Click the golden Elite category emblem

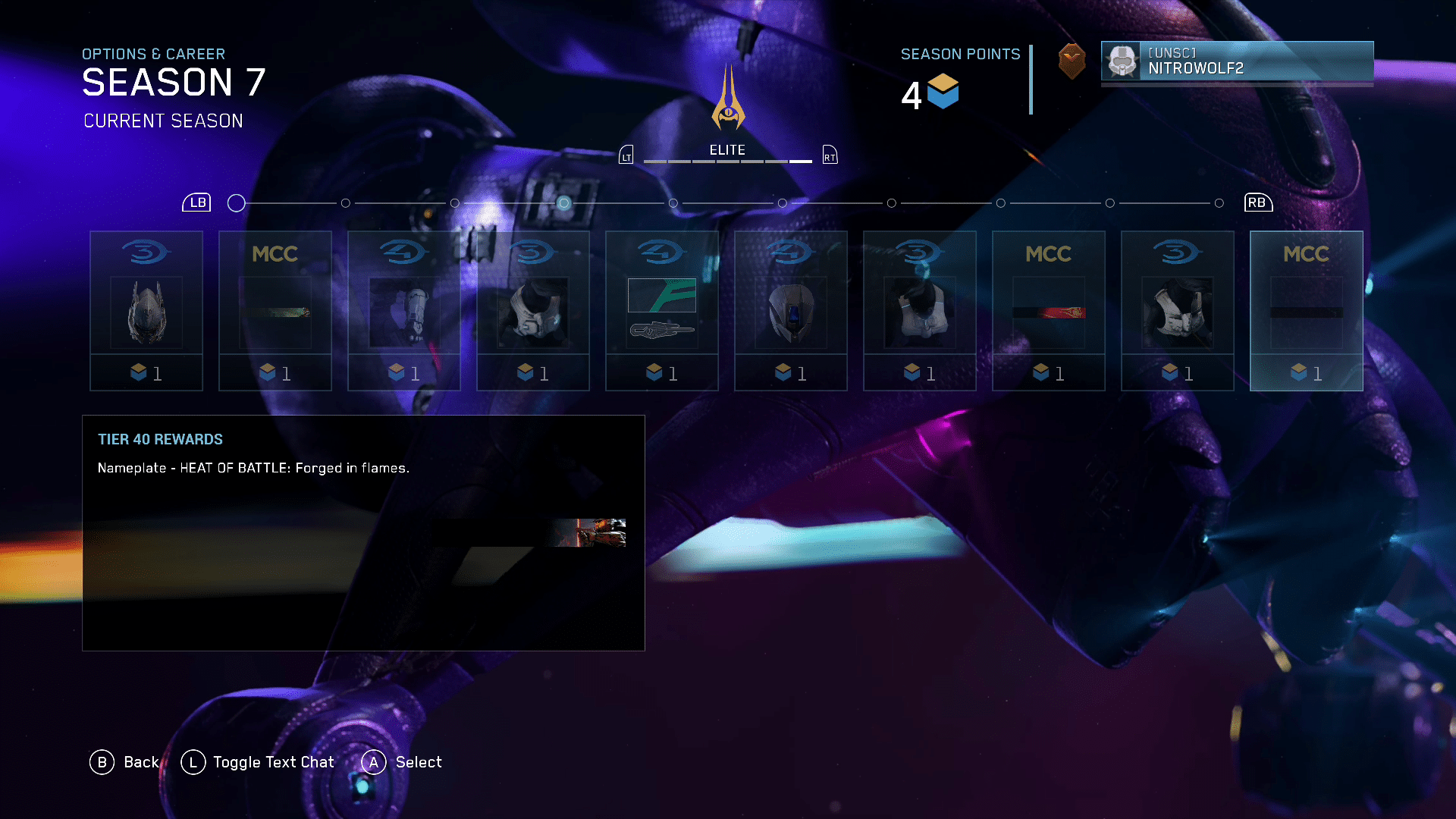point(728,100)
